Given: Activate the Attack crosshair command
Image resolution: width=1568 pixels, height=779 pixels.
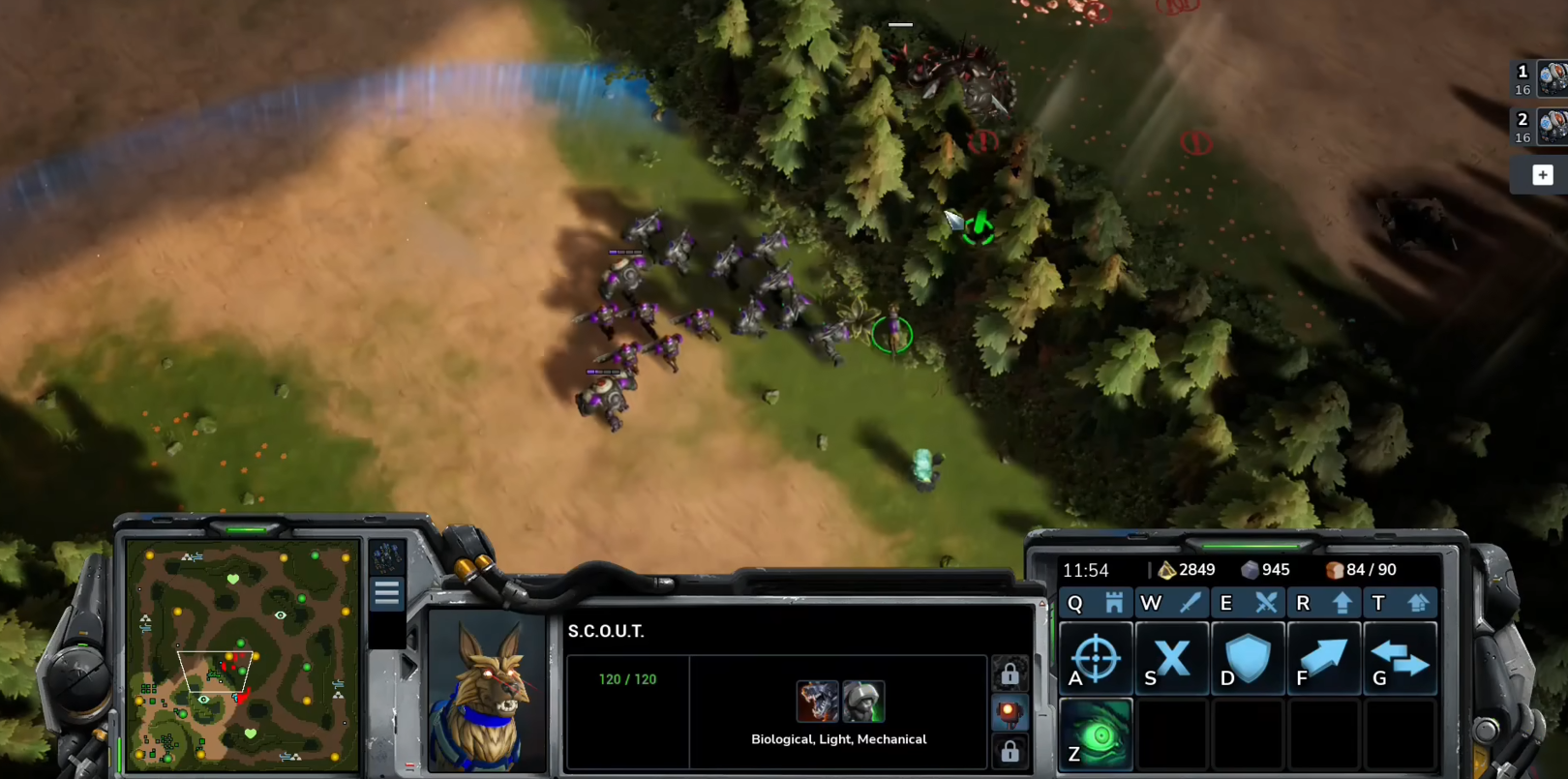Looking at the screenshot, I should click(1096, 659).
